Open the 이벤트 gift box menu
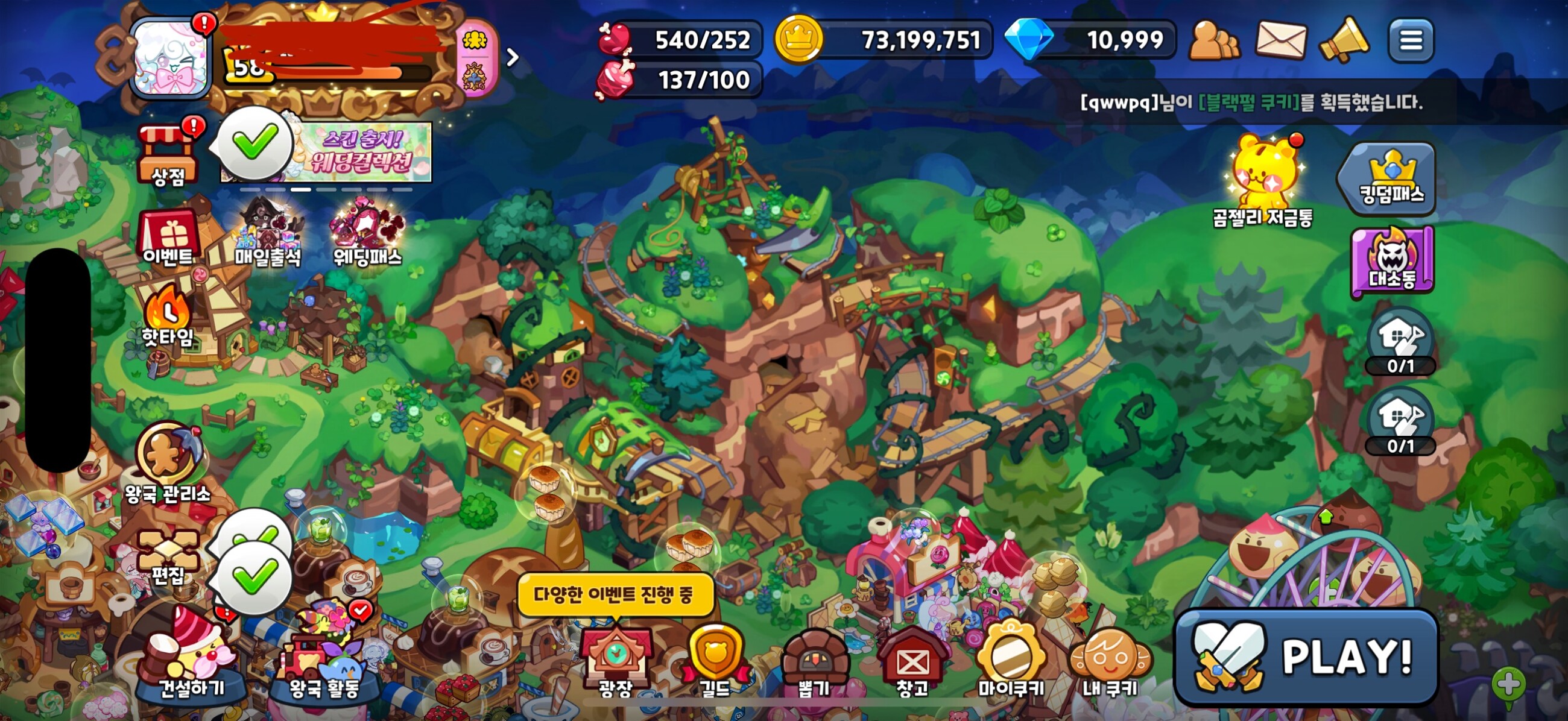 [168, 238]
